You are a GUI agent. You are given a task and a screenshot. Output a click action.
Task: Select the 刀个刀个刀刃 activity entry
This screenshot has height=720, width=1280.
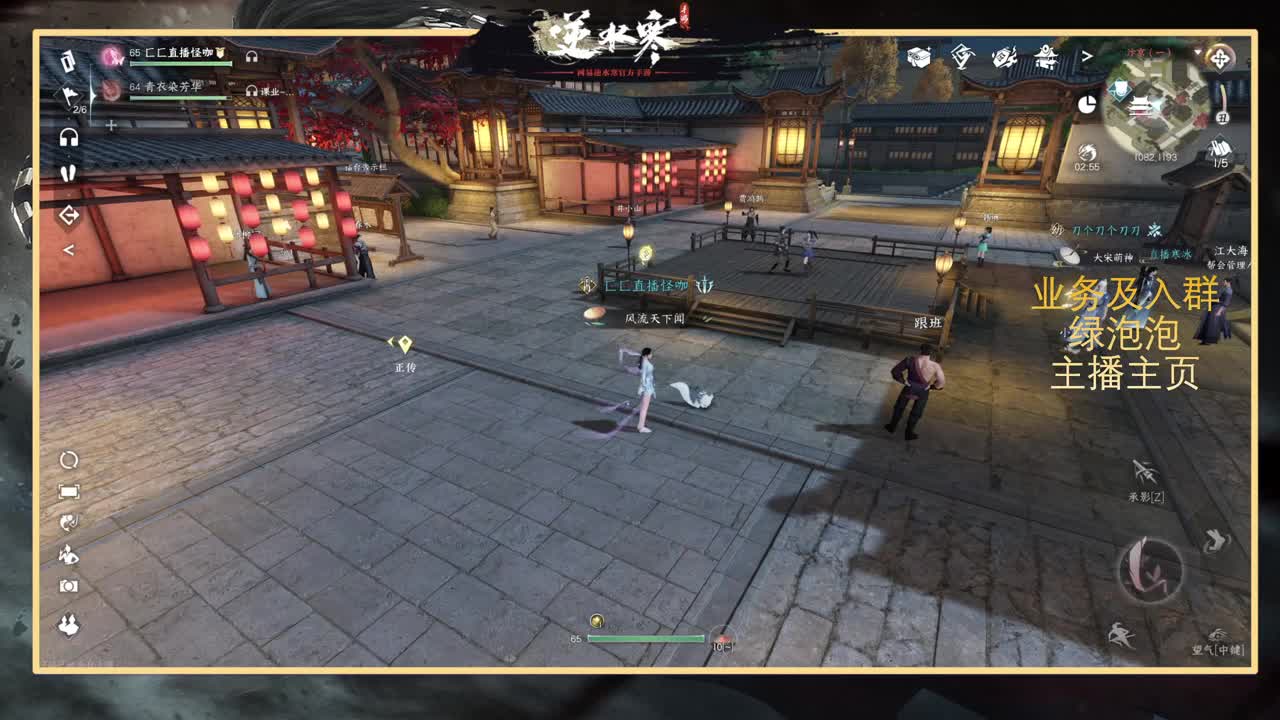[1106, 228]
